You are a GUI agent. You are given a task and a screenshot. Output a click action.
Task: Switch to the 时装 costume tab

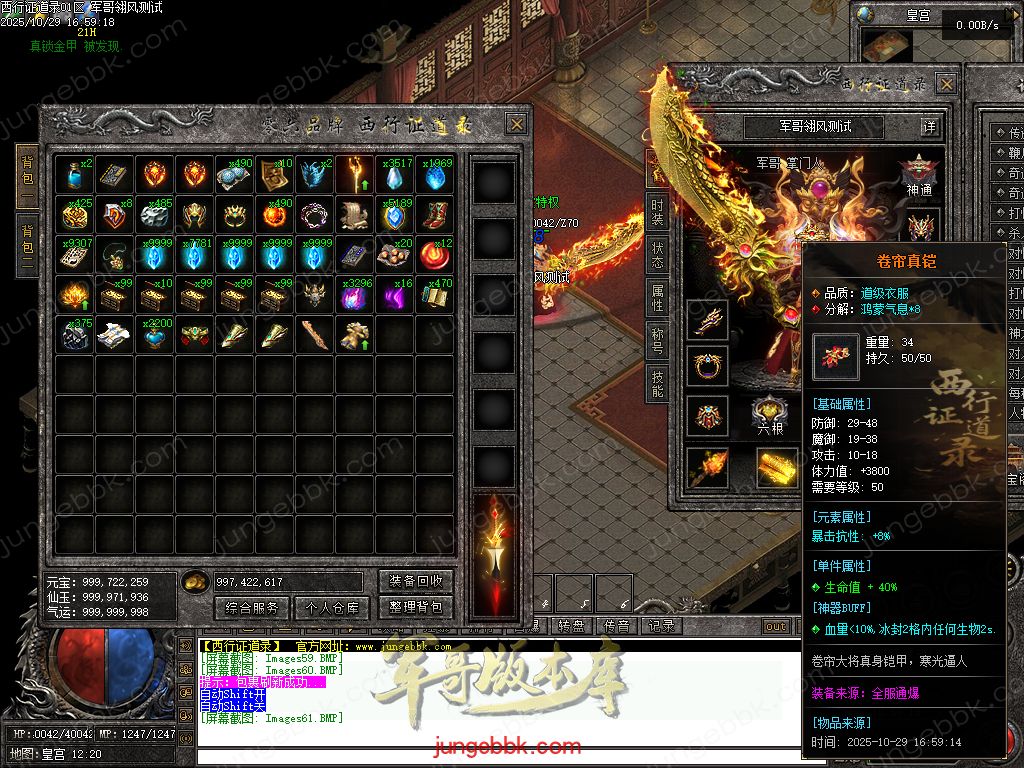(x=657, y=213)
